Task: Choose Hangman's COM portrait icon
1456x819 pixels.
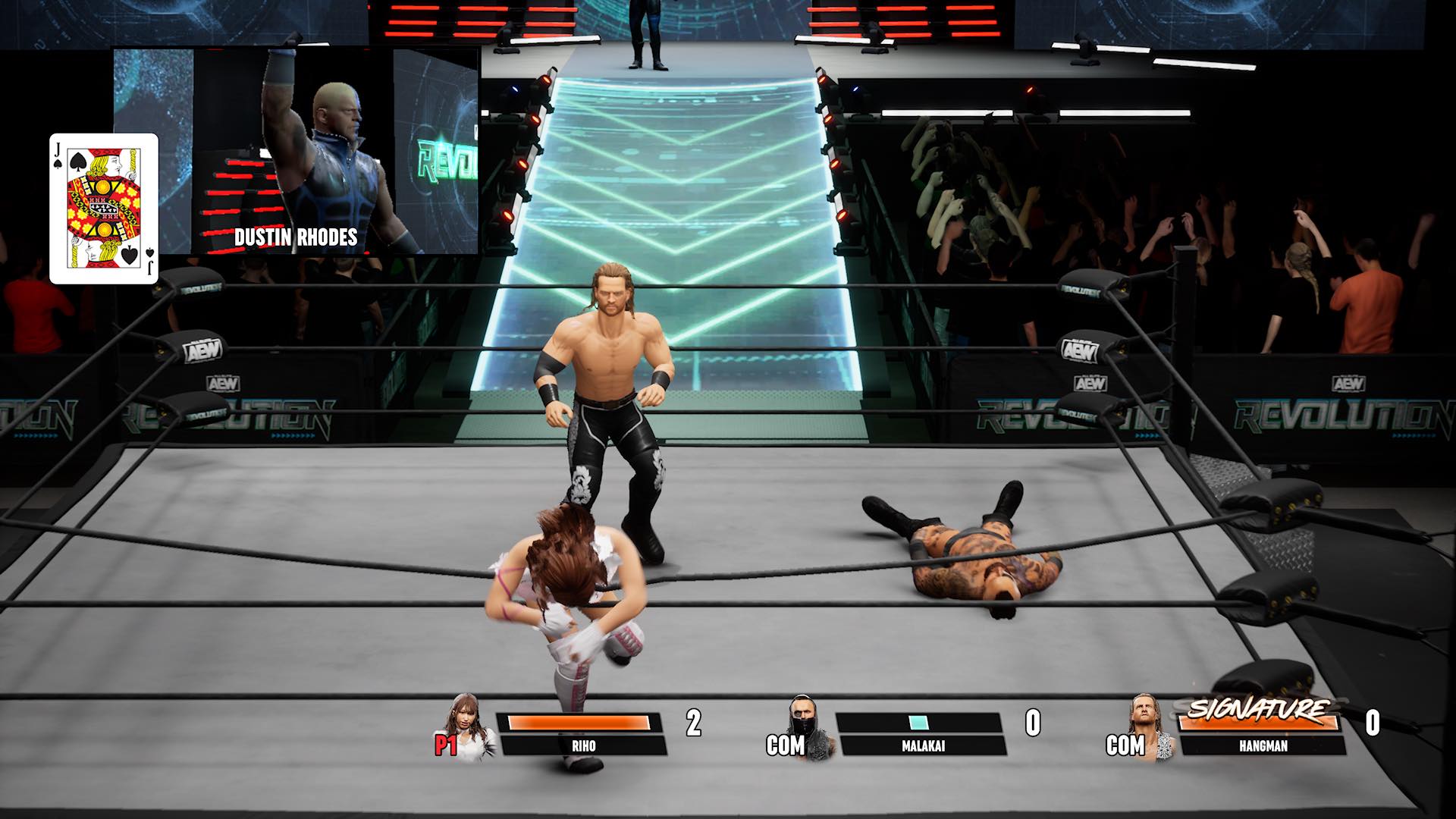Action: [x=1148, y=727]
